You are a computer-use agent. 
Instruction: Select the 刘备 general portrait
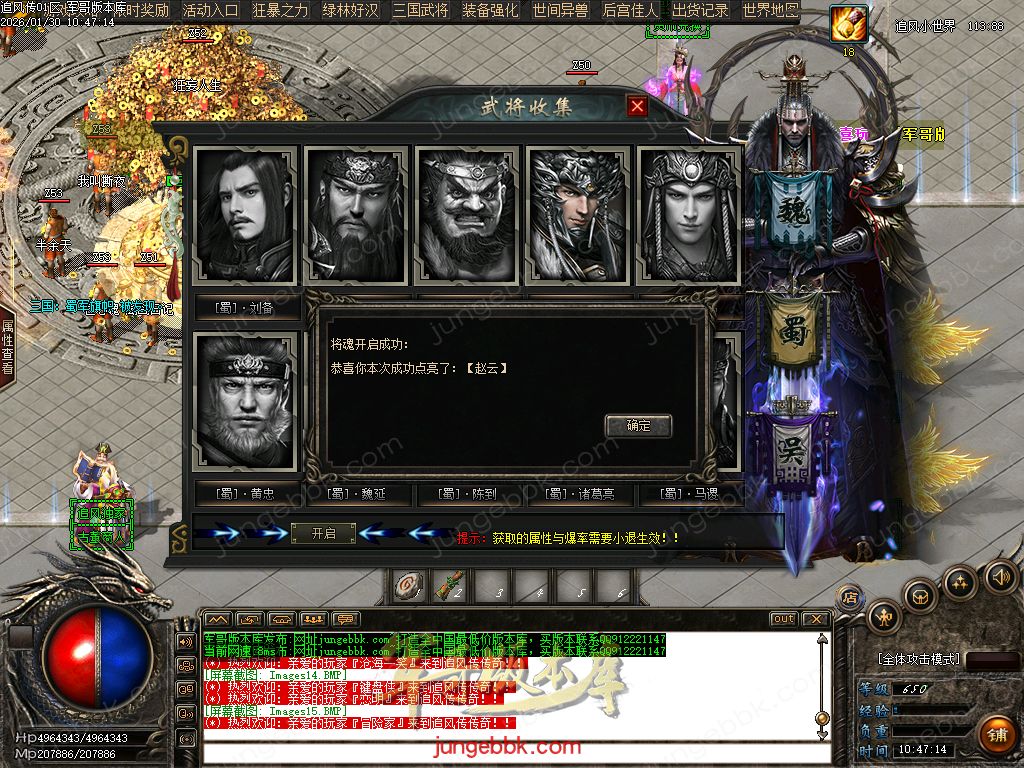tap(246, 215)
